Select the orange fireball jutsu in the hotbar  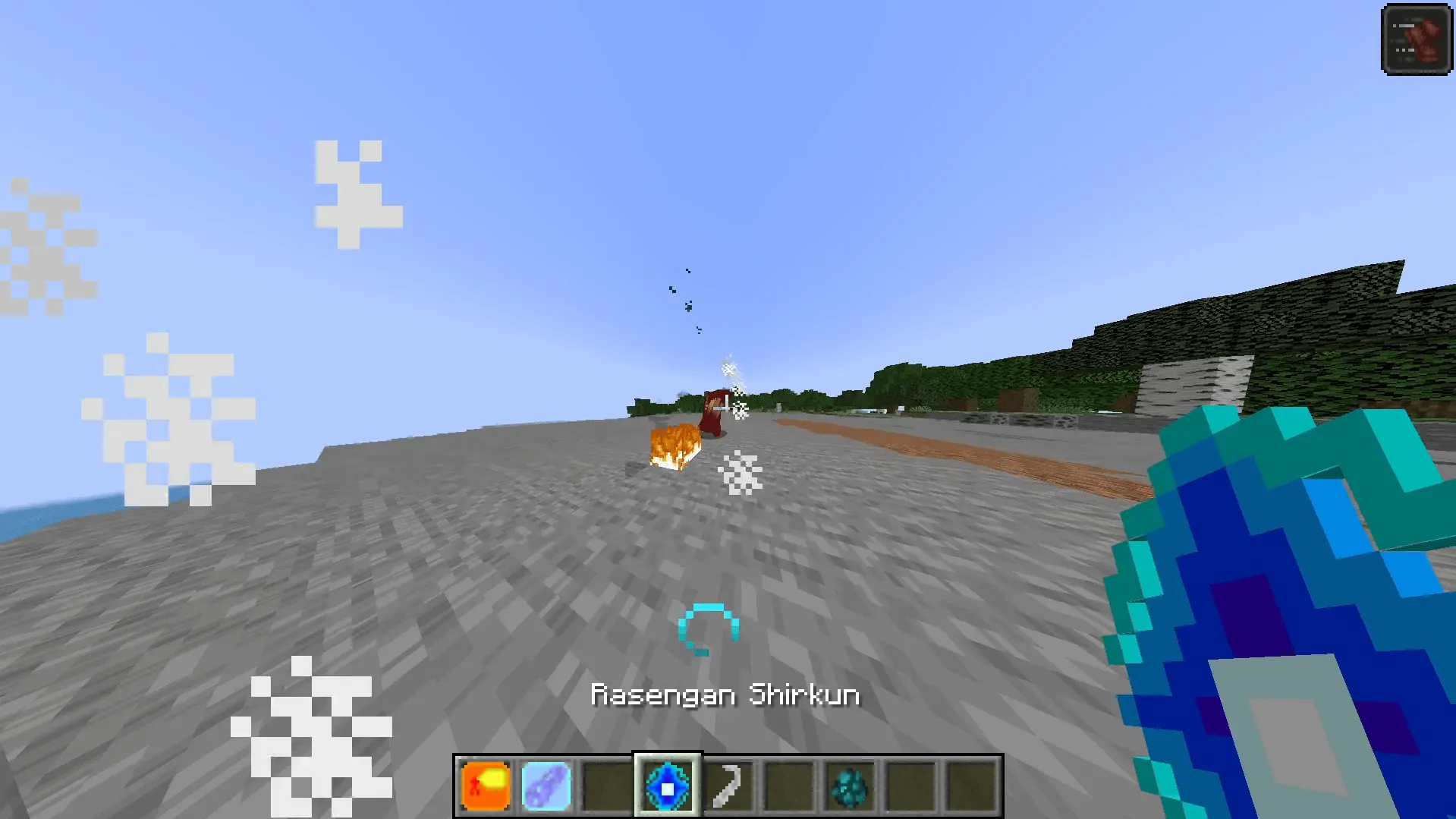[486, 785]
